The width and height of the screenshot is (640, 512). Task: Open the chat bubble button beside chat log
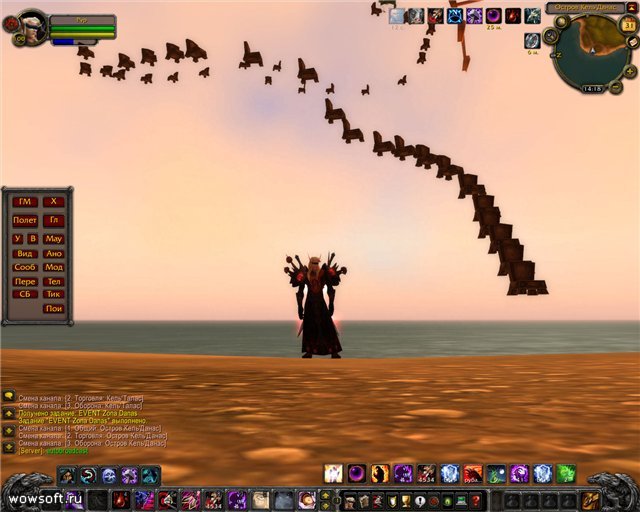pos(8,396)
